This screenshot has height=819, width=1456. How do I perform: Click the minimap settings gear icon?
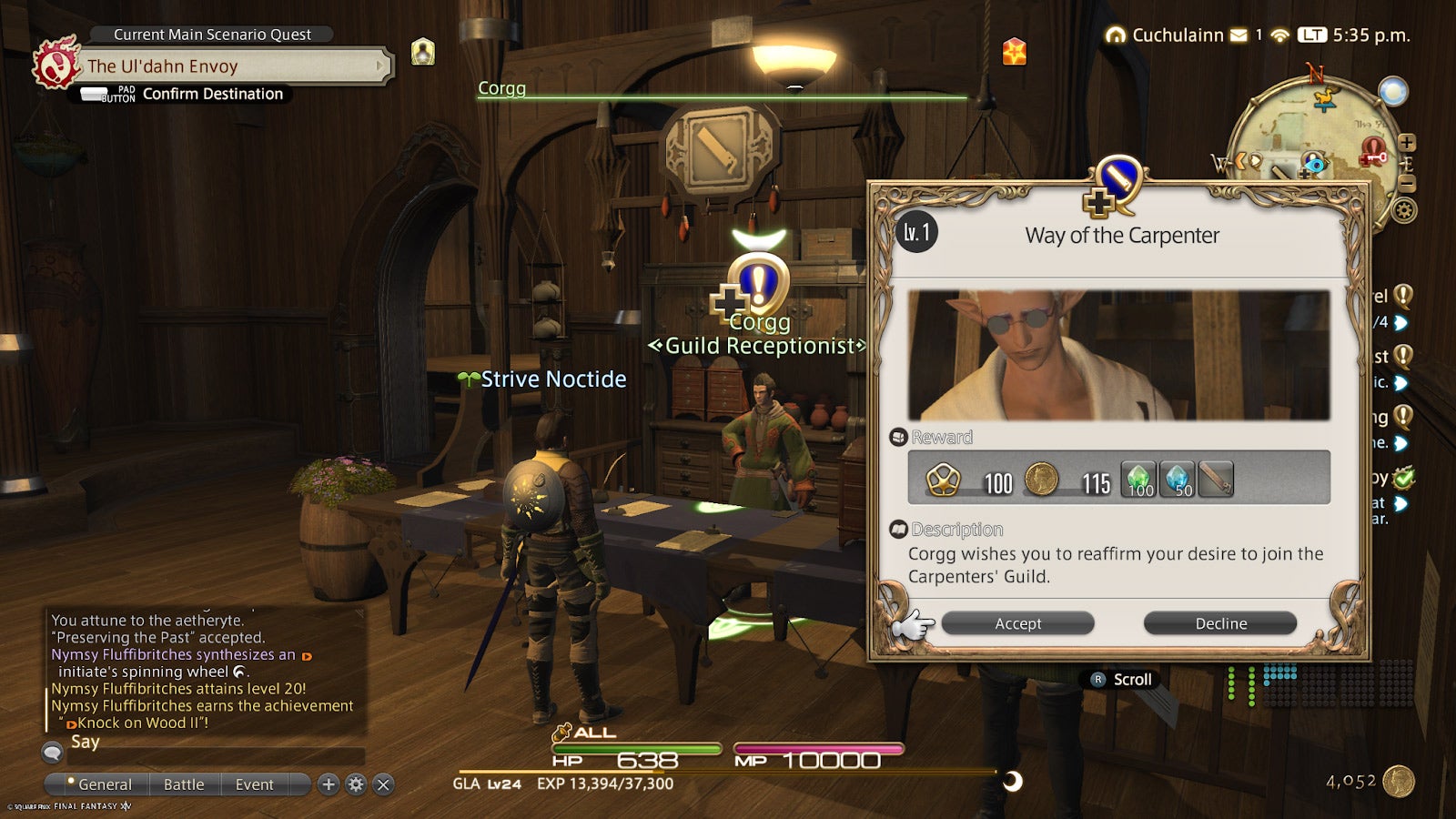[x=1404, y=209]
